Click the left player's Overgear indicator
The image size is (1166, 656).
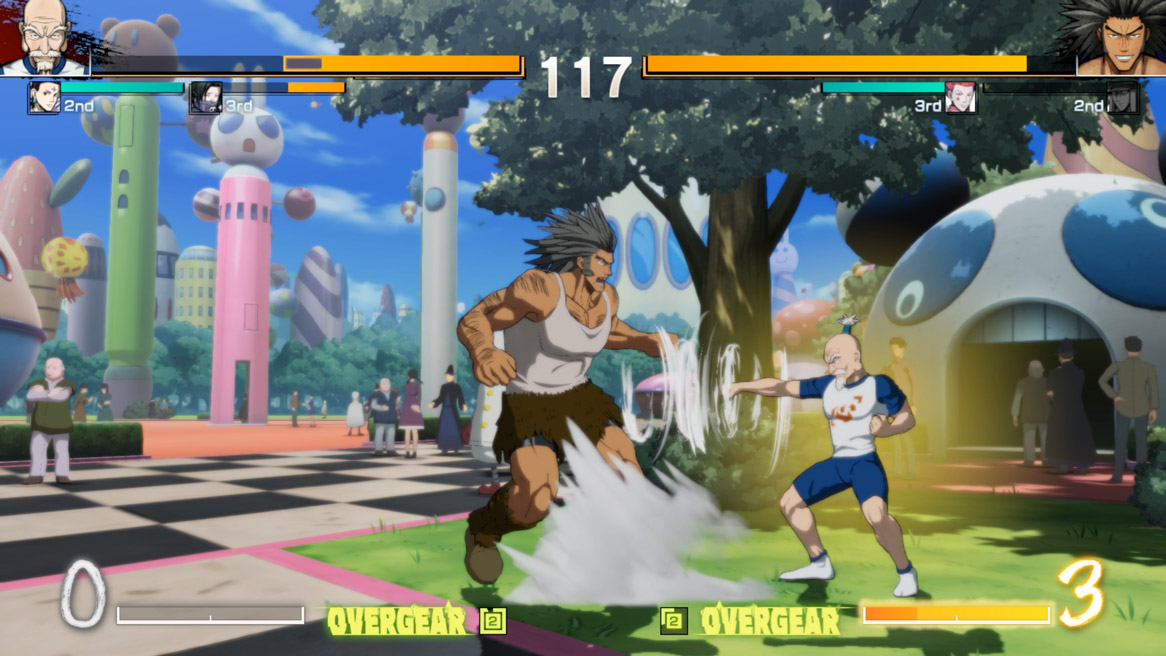tap(416, 621)
